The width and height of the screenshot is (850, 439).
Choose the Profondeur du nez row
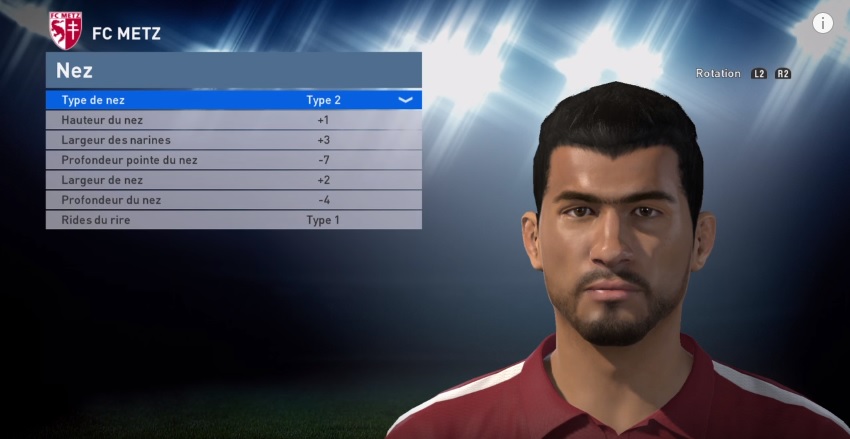[x=233, y=200]
